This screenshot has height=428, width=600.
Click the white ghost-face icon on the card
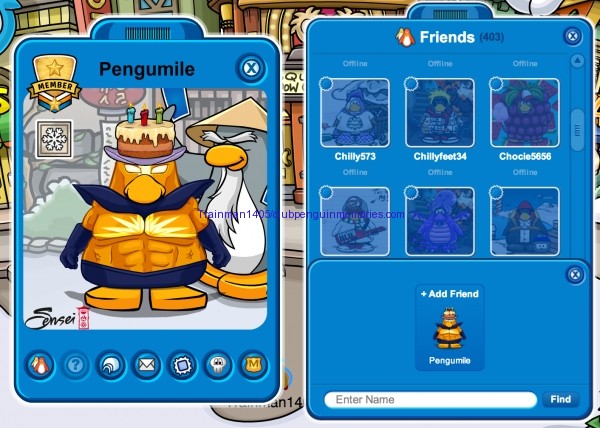[216, 365]
